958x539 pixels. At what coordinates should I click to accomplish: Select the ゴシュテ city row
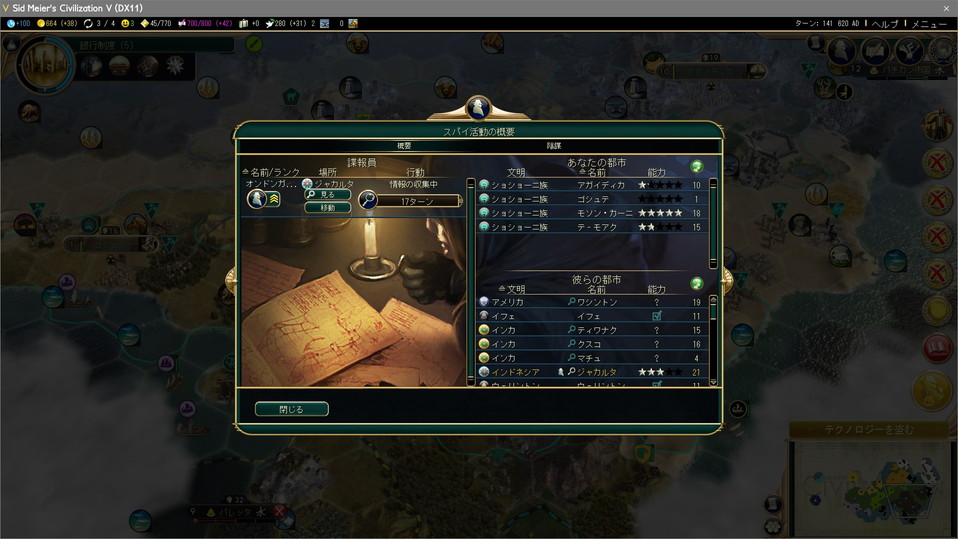click(x=595, y=199)
